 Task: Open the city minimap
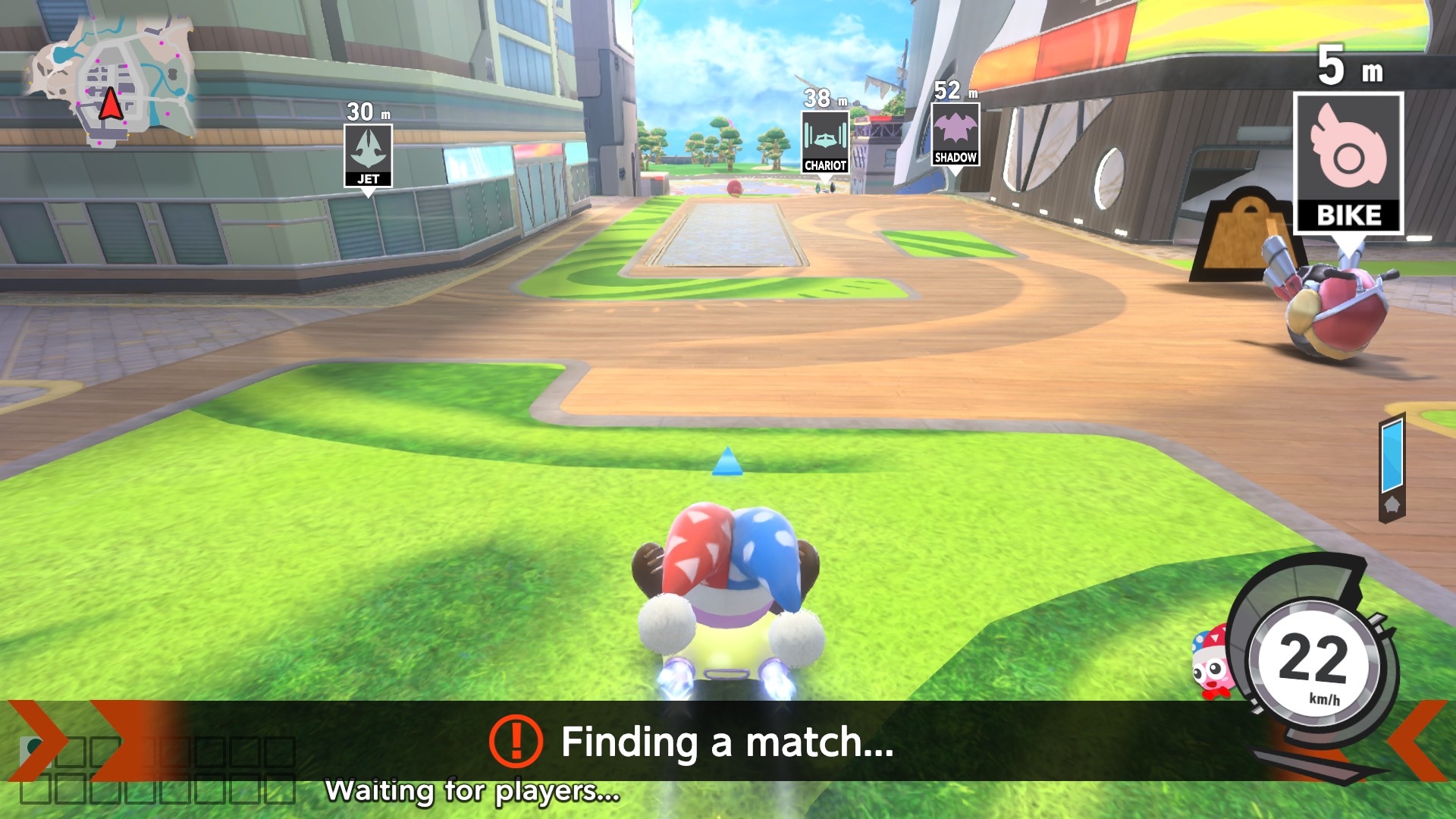[112, 82]
